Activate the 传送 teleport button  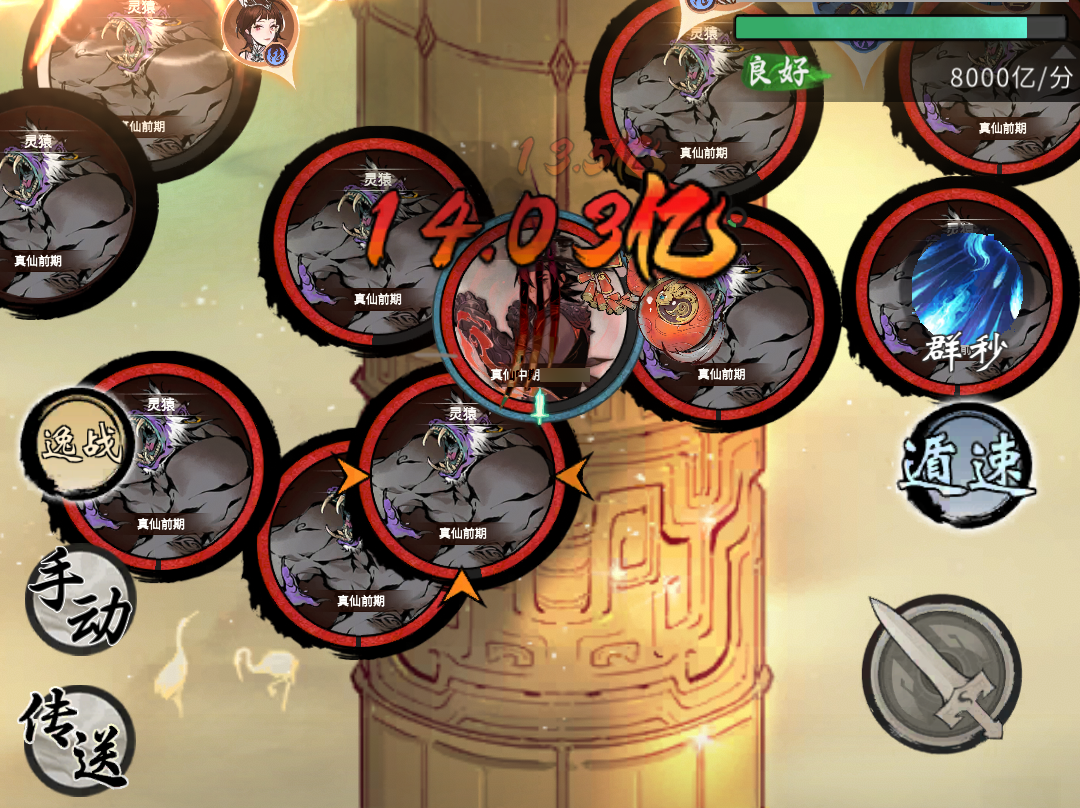pos(78,737)
